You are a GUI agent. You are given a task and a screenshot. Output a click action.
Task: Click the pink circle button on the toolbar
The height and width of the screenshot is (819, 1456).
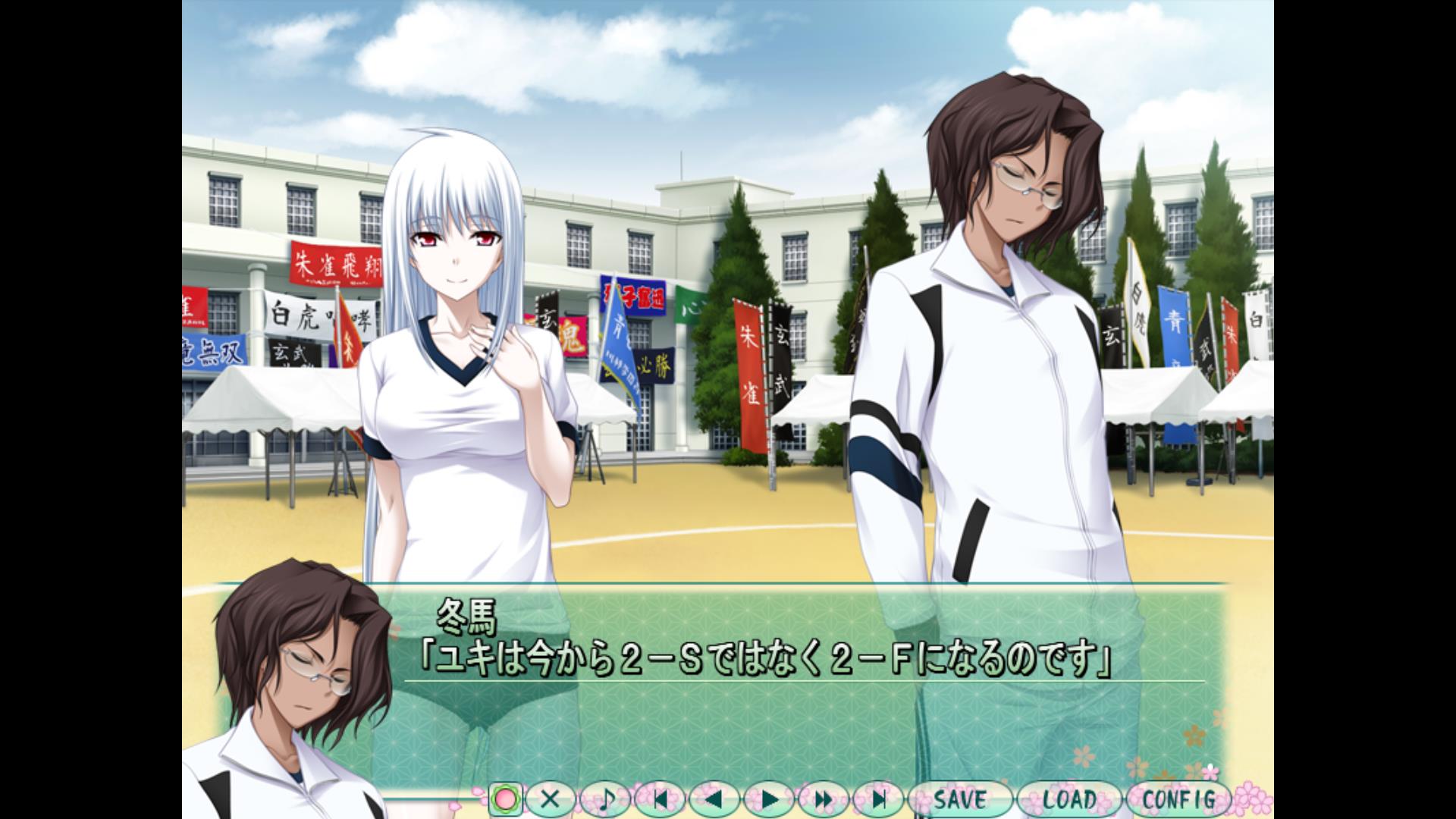[505, 799]
